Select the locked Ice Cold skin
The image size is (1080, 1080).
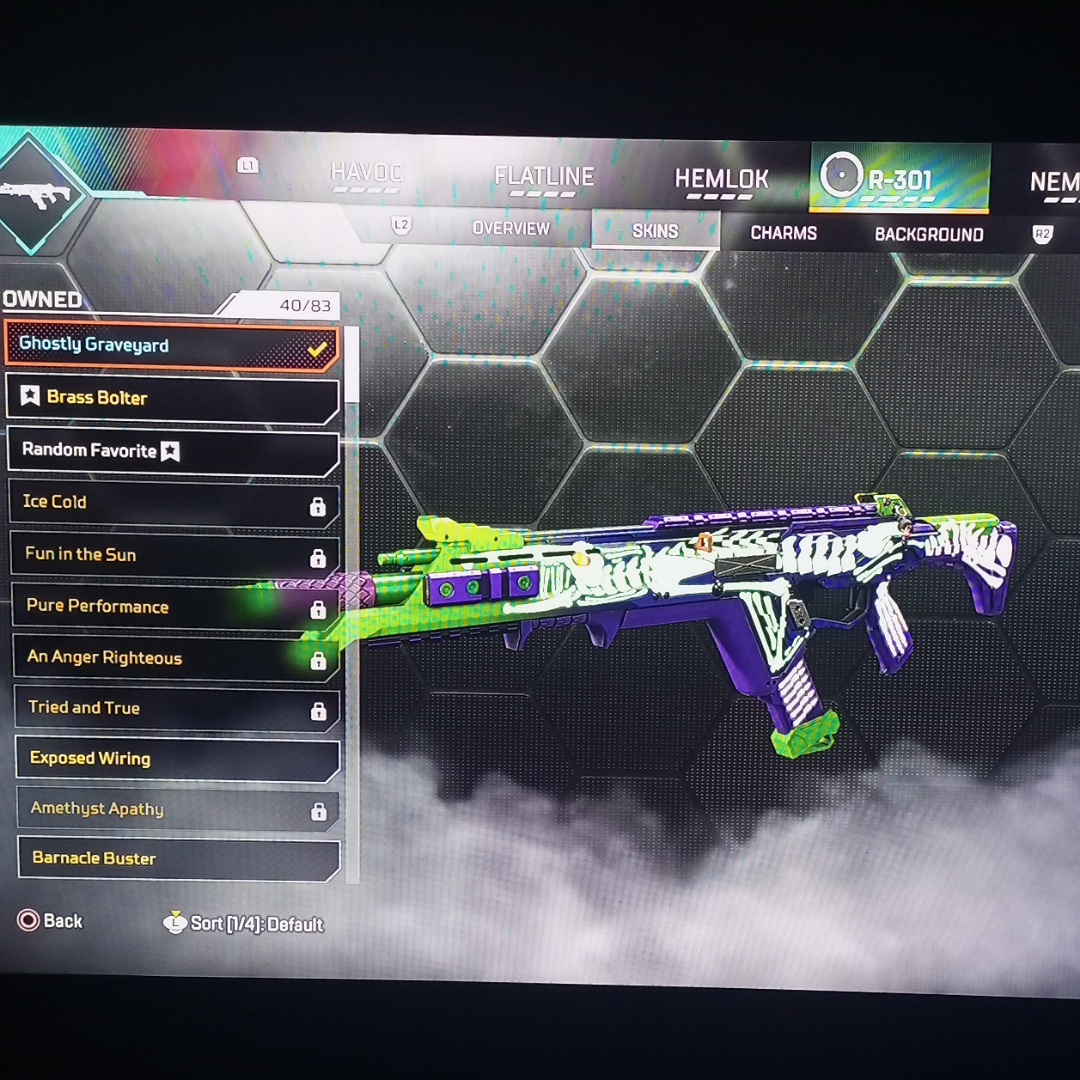click(174, 503)
